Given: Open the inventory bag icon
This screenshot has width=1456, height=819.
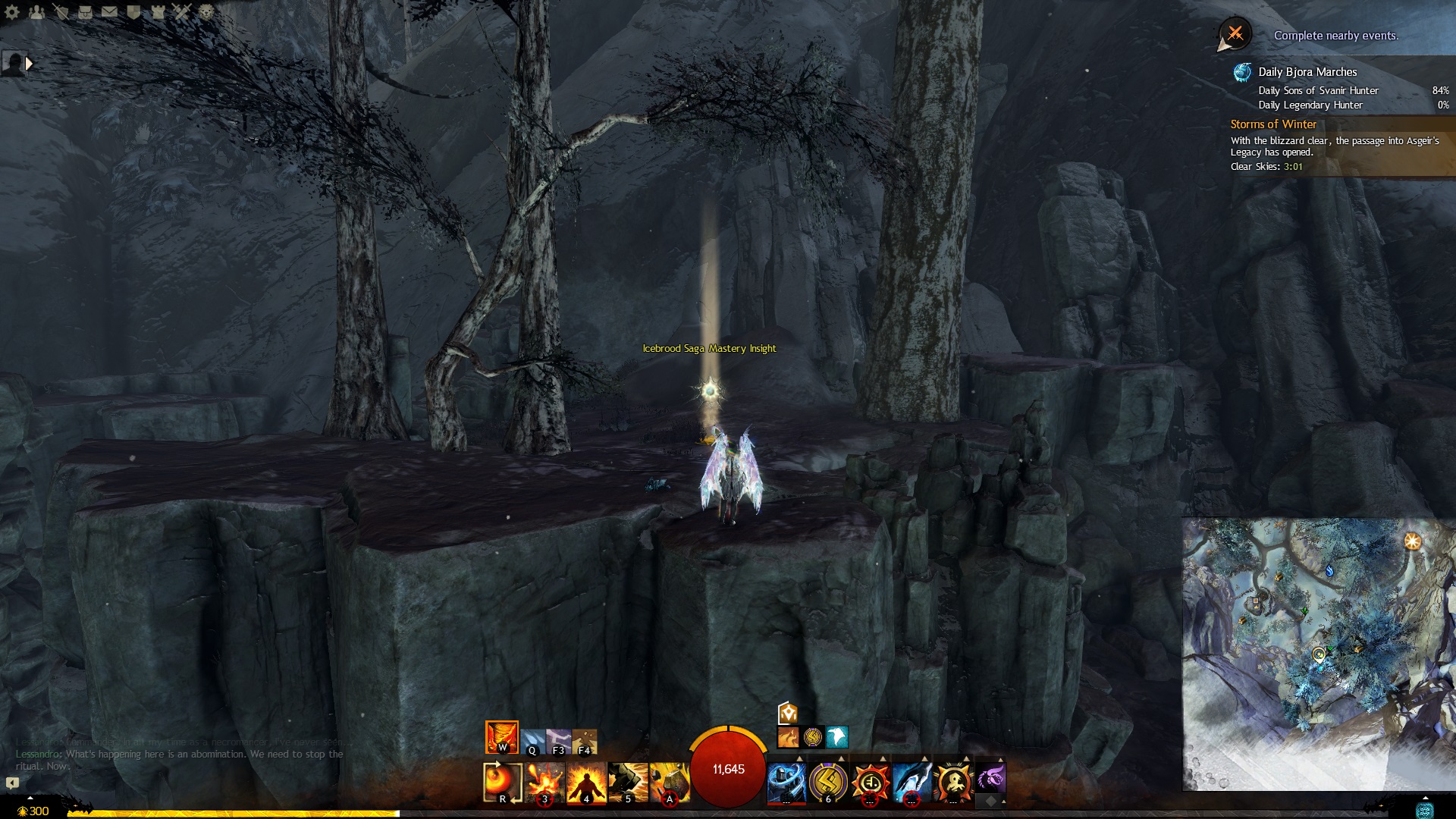Looking at the screenshot, I should click(85, 11).
